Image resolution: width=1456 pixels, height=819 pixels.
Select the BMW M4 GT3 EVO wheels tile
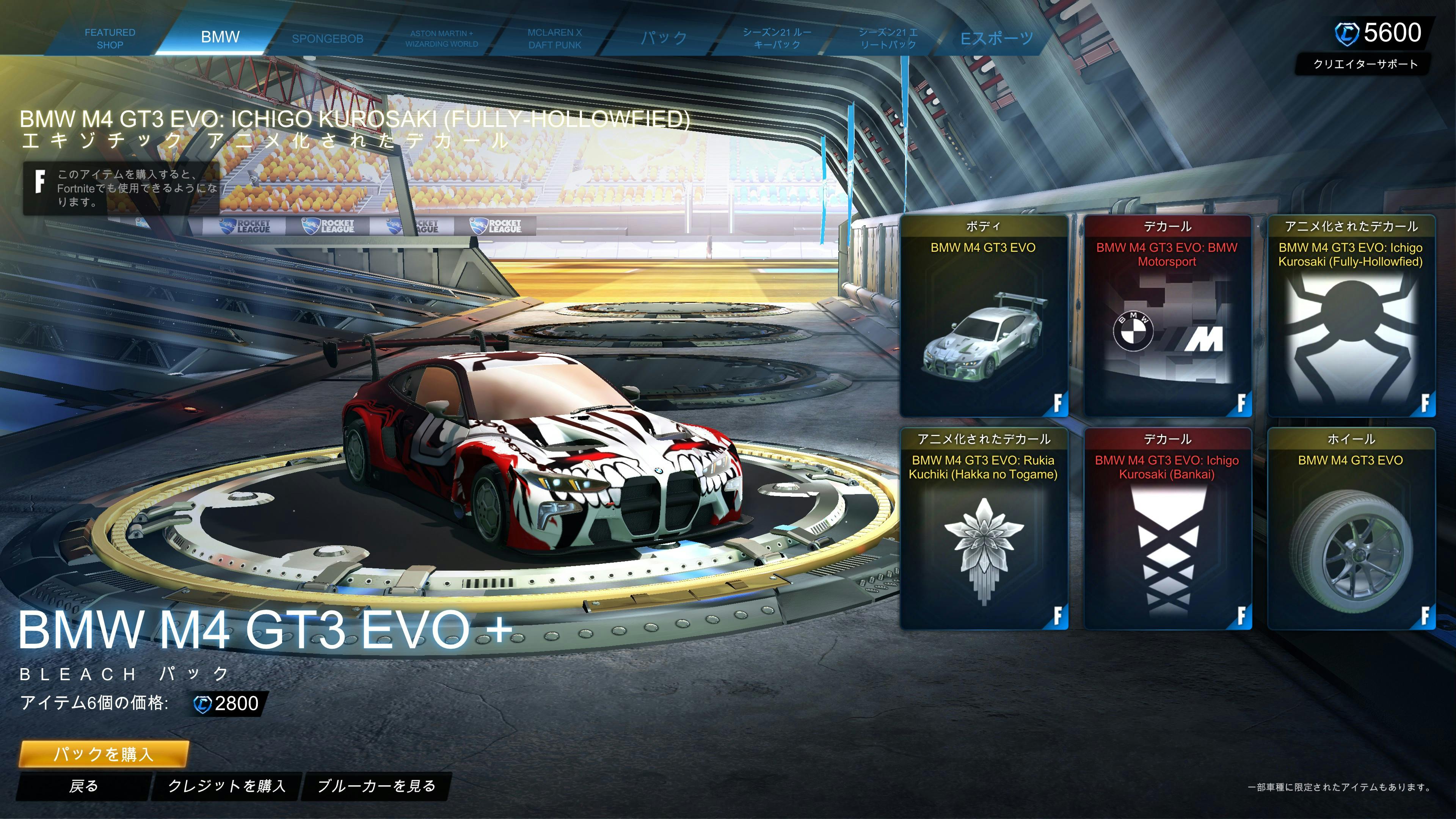point(1350,529)
